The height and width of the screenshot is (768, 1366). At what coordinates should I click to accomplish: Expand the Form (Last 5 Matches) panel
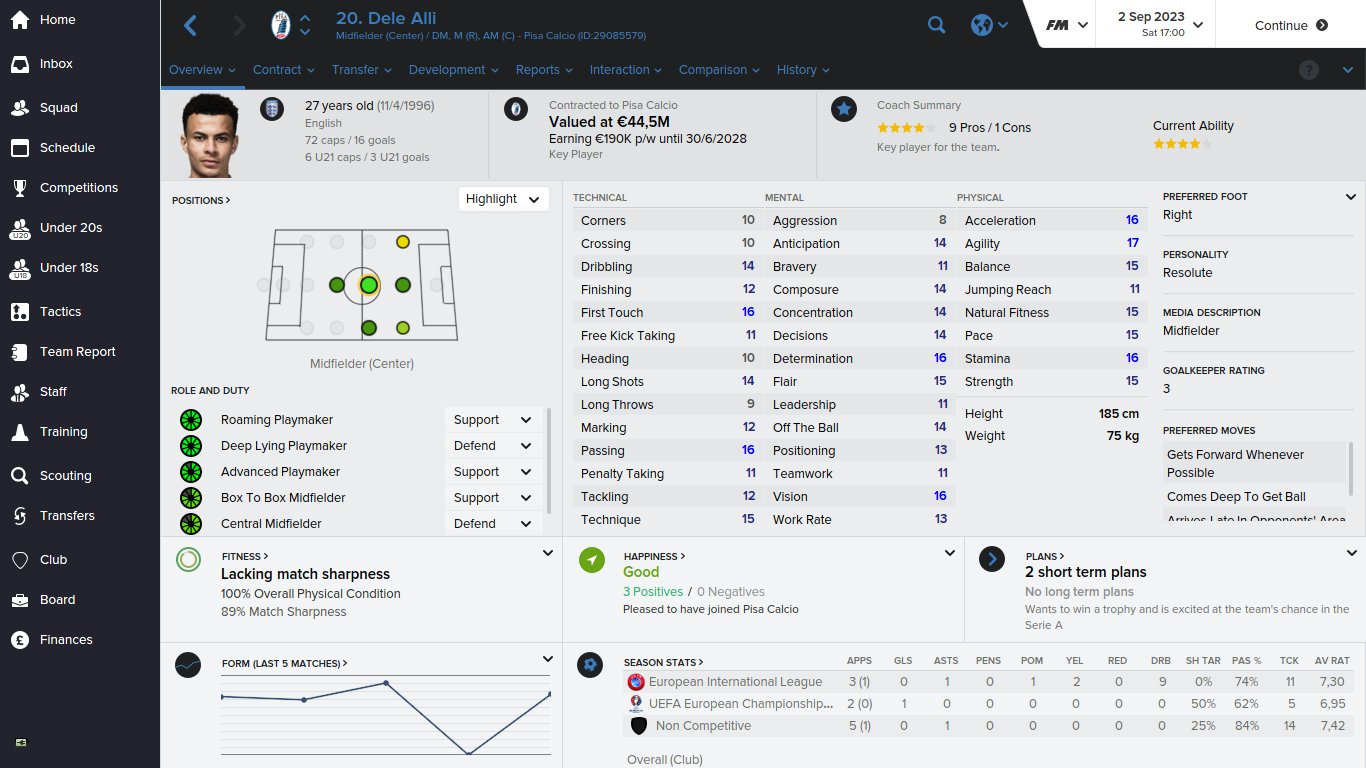[547, 658]
